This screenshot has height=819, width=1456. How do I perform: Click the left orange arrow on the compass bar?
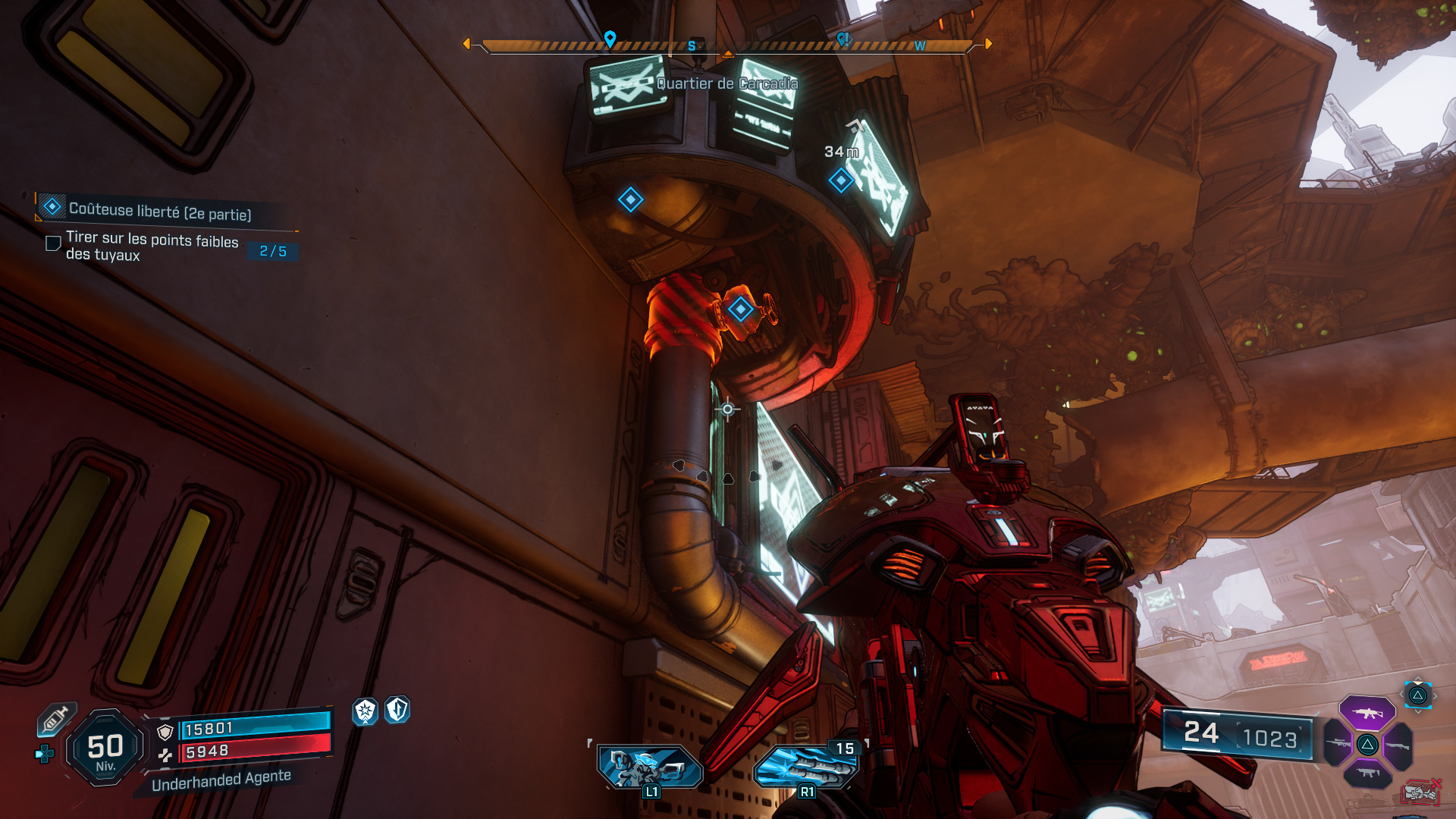[x=467, y=42]
